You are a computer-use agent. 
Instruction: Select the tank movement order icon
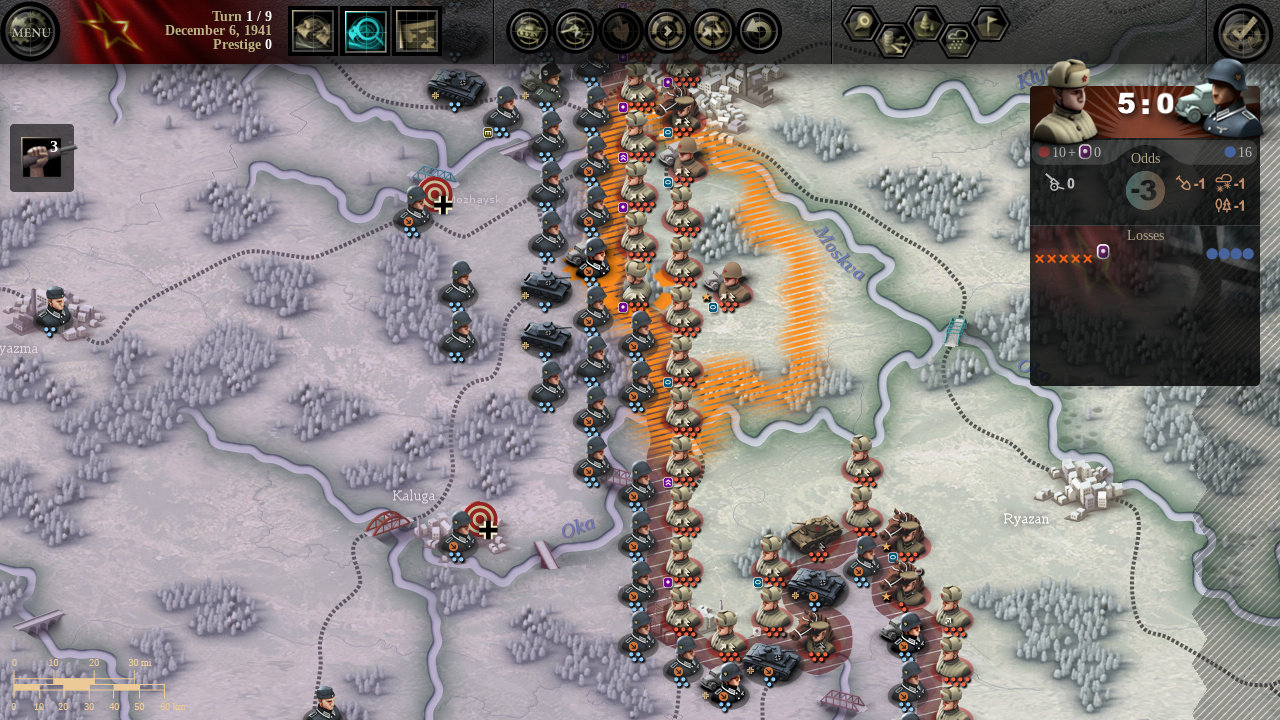[527, 30]
